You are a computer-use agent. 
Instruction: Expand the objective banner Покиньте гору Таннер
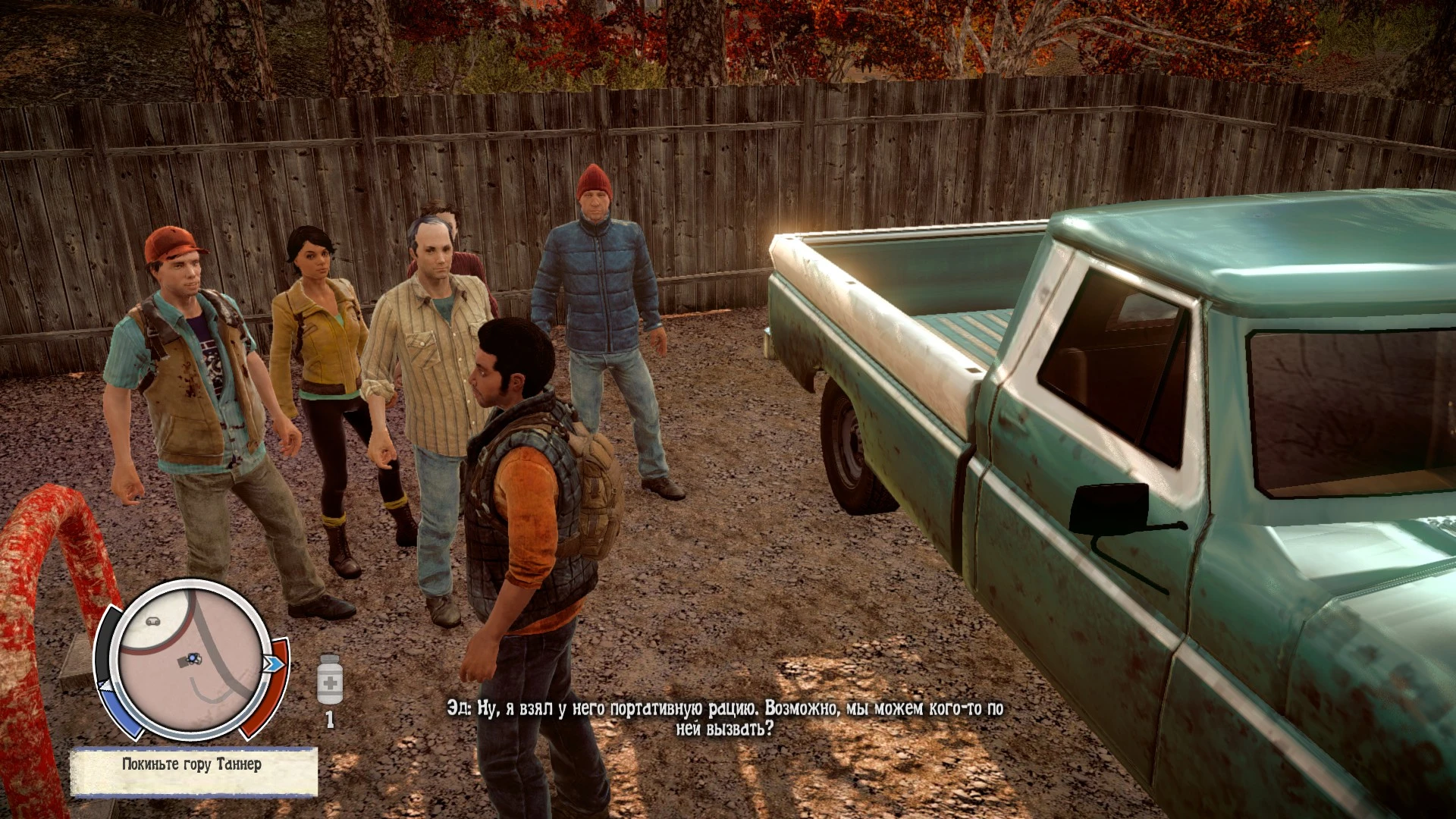click(x=190, y=764)
